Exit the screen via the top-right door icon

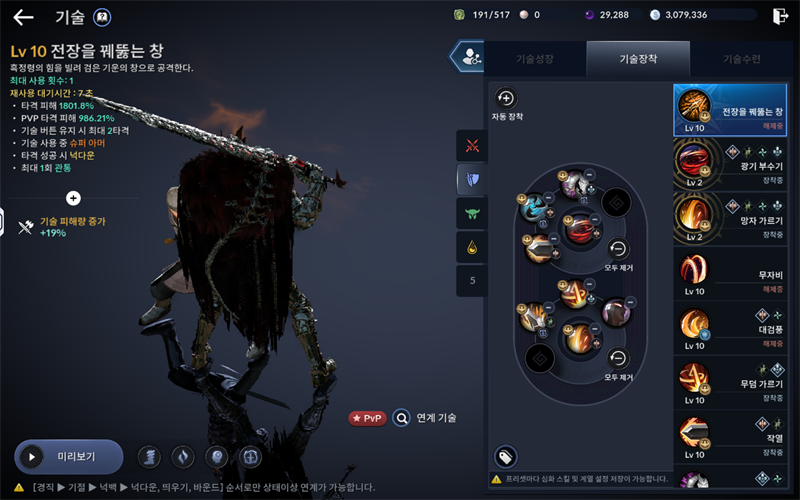point(780,16)
